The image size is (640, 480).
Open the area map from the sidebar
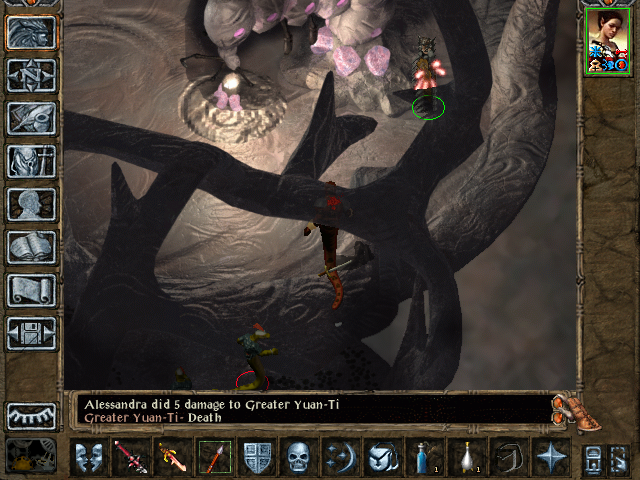[31, 33]
